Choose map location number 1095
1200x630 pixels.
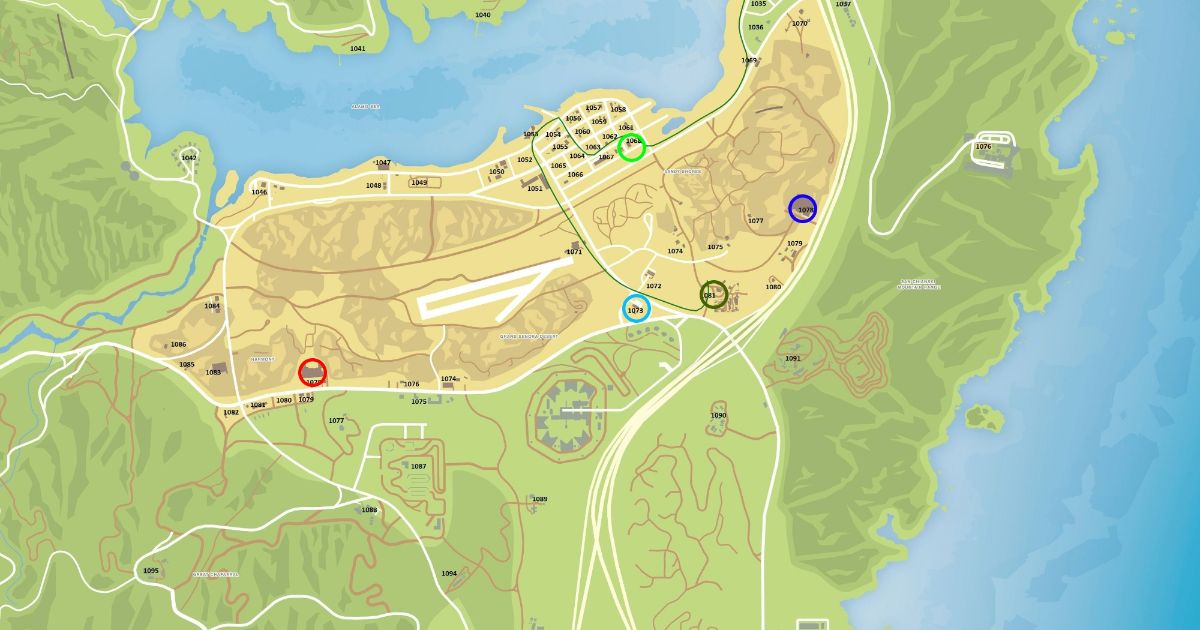click(151, 570)
